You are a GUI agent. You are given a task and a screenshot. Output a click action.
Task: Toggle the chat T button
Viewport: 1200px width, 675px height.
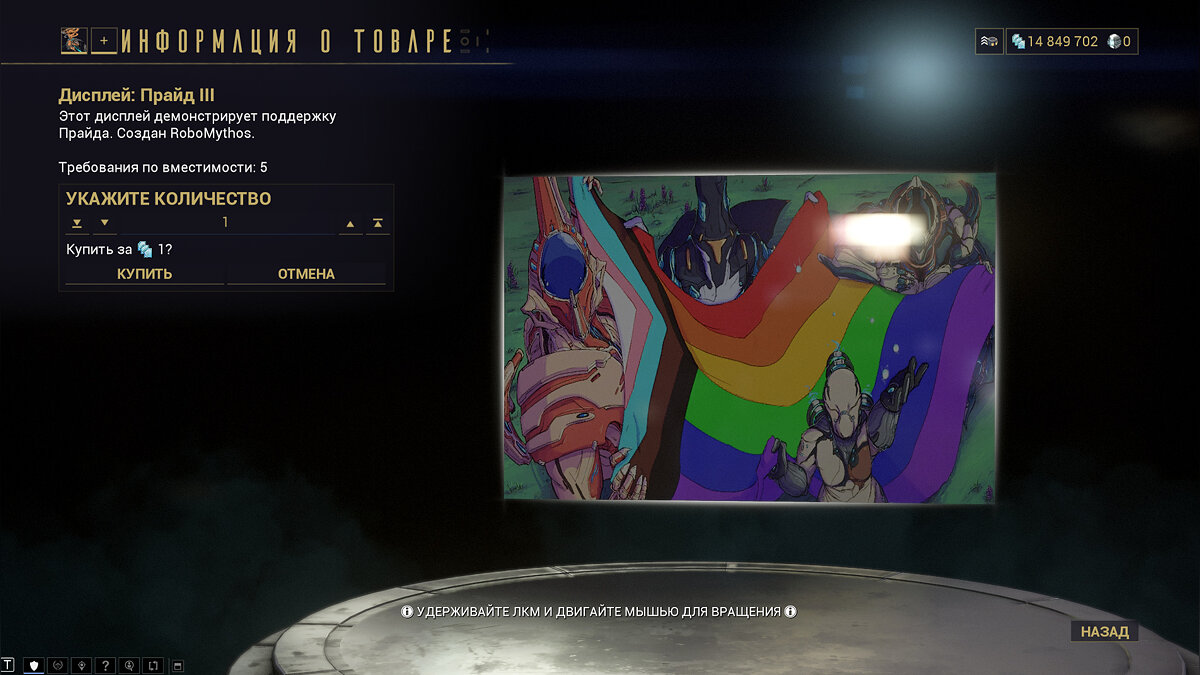coord(9,665)
